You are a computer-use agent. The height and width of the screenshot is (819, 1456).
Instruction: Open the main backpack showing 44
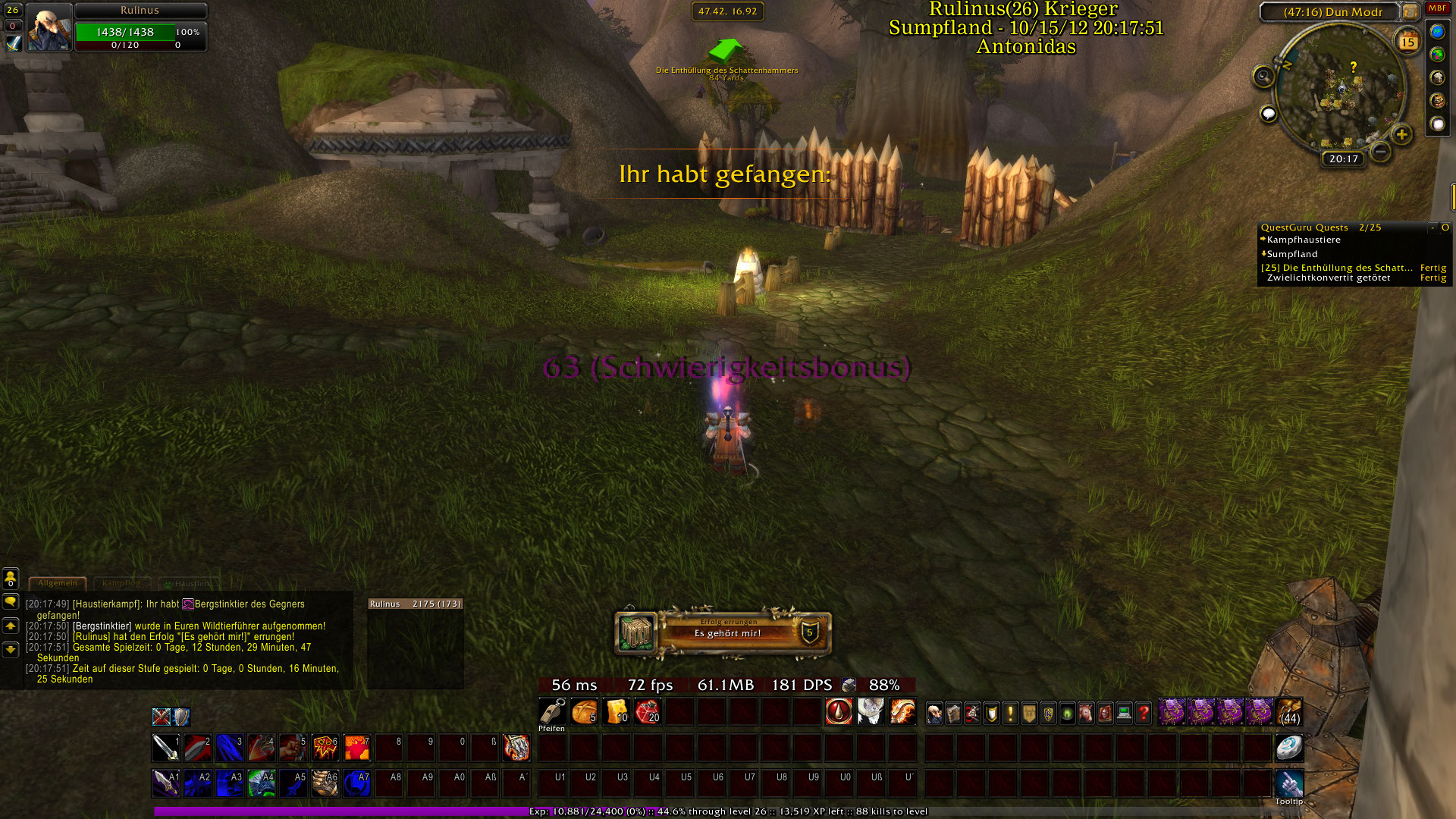(1289, 713)
